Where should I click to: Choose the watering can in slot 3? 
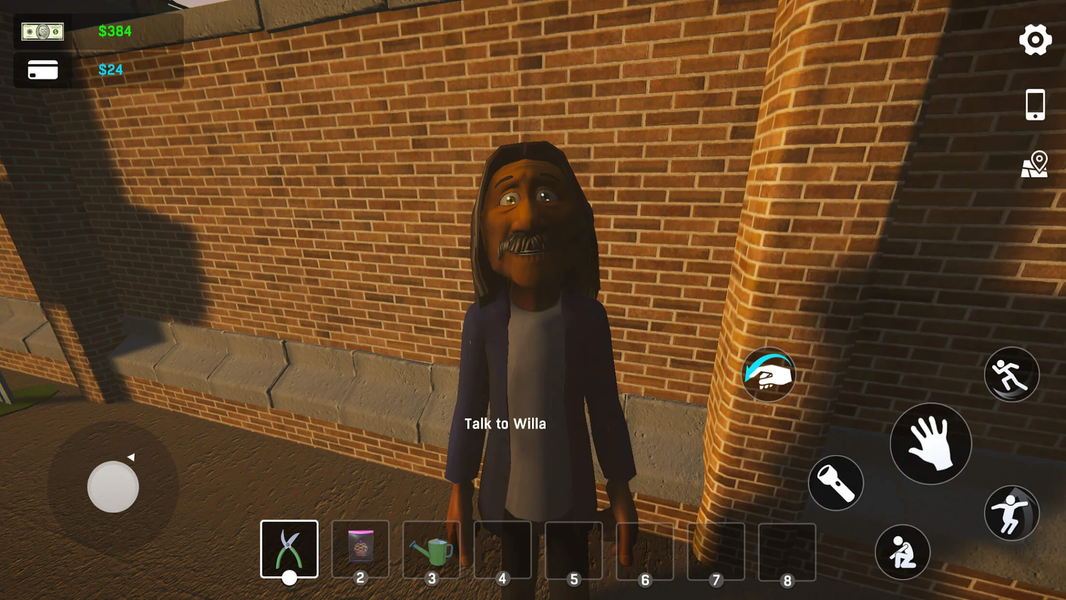(x=432, y=549)
